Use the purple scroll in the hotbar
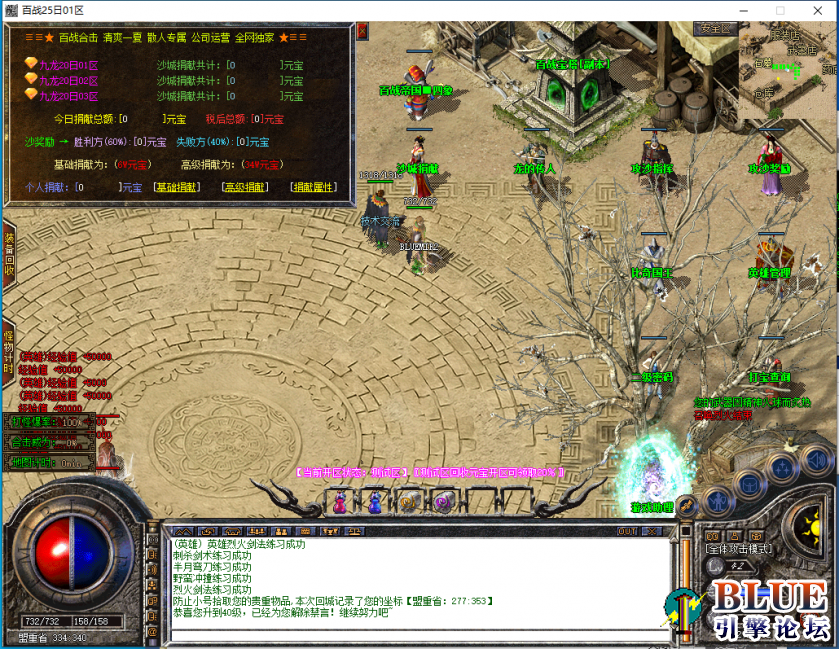 (x=444, y=503)
